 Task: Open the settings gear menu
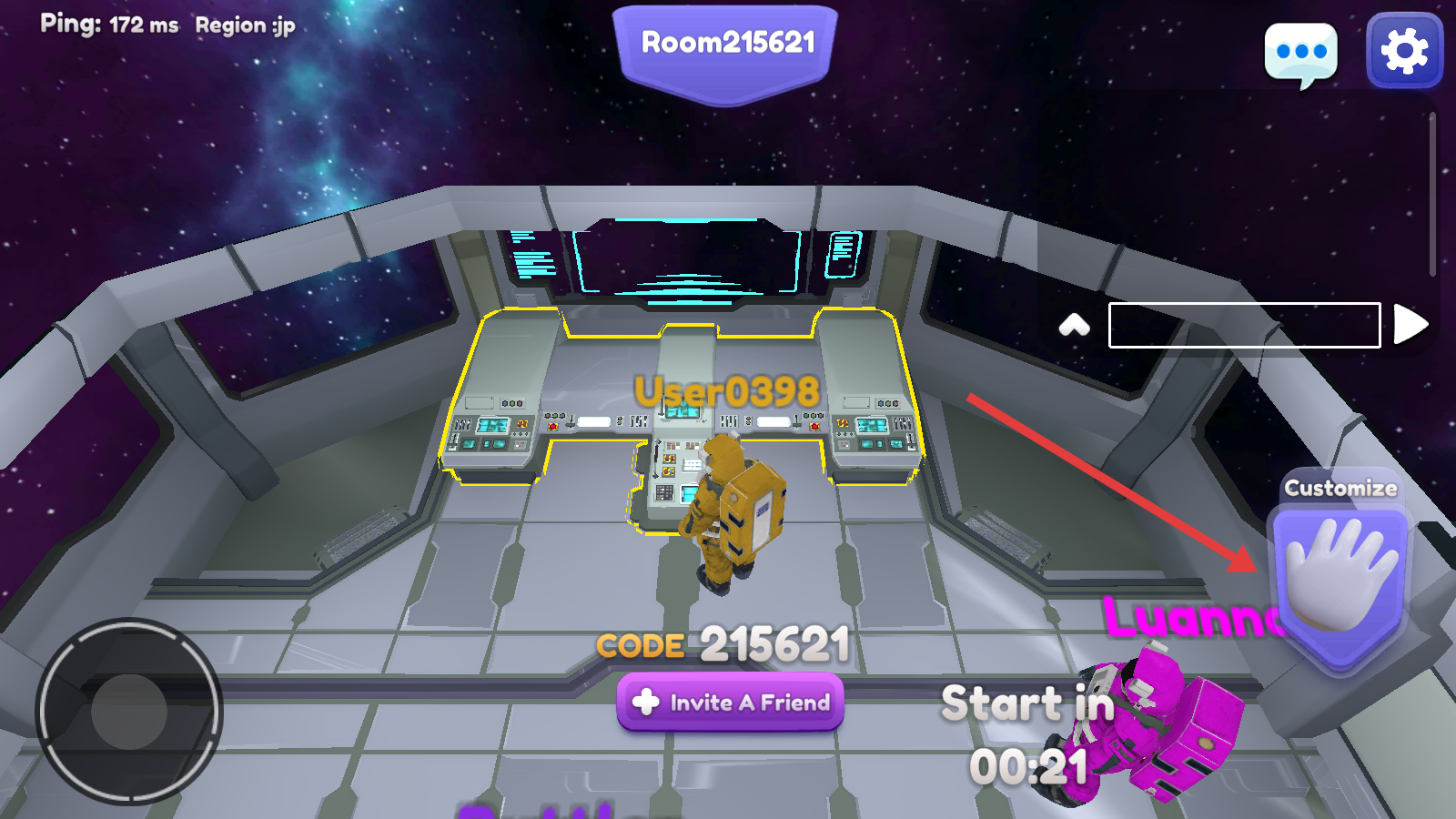click(1404, 51)
